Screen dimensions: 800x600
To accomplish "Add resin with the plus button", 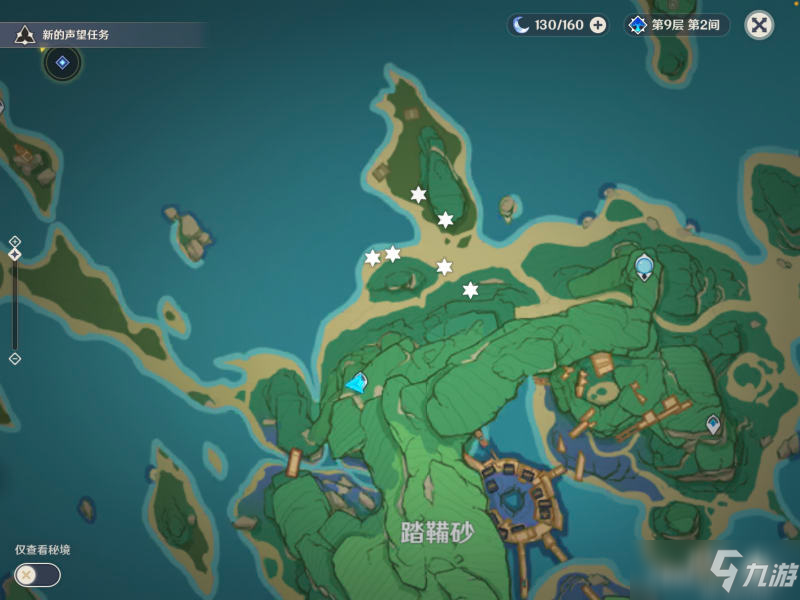I will click(598, 25).
